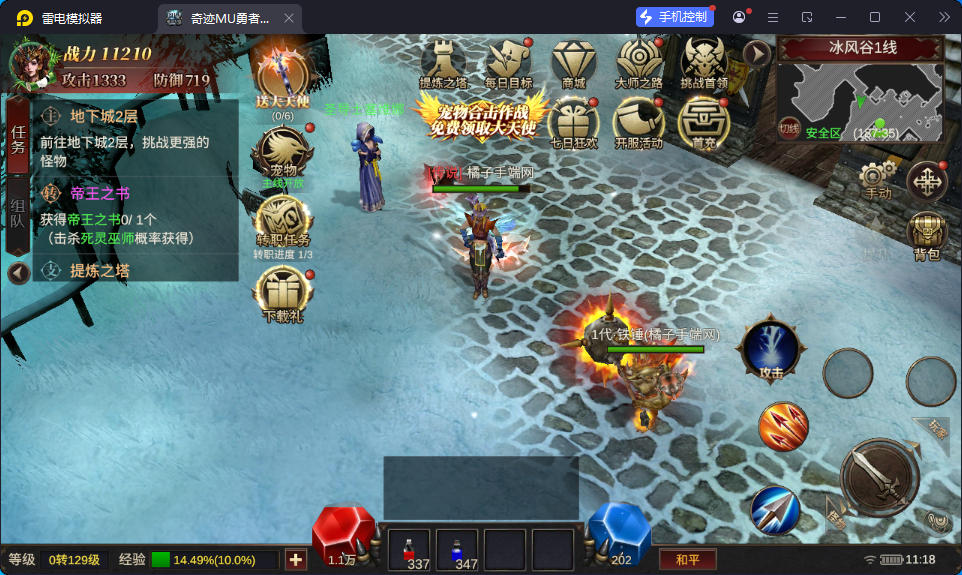Use the red health potion slot
The height and width of the screenshot is (575, 962).
[408, 550]
